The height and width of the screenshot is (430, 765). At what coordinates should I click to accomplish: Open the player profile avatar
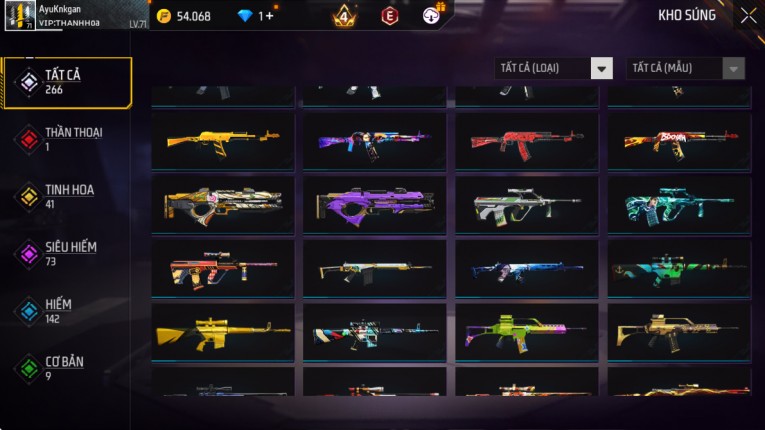pyautogui.click(x=19, y=16)
